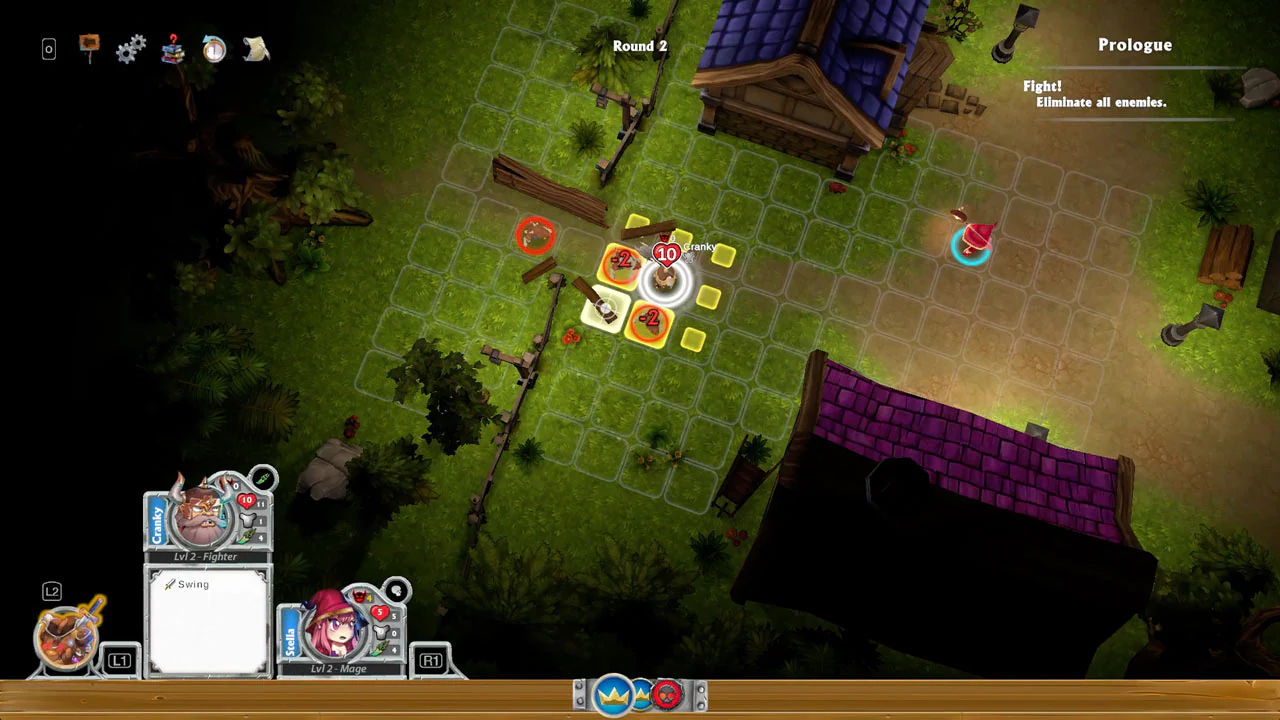Open the Settings gears icon

(x=131, y=48)
